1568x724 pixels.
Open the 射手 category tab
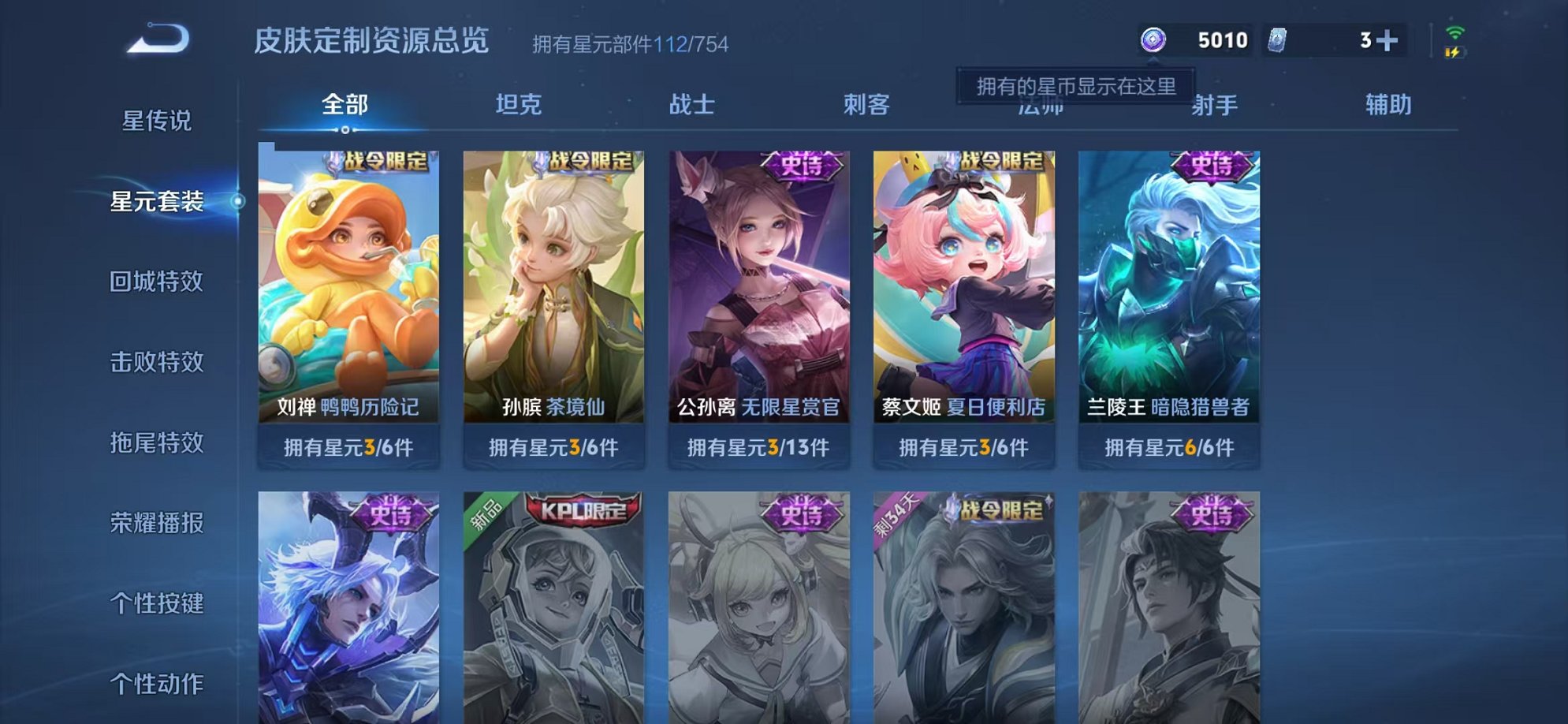point(1216,103)
